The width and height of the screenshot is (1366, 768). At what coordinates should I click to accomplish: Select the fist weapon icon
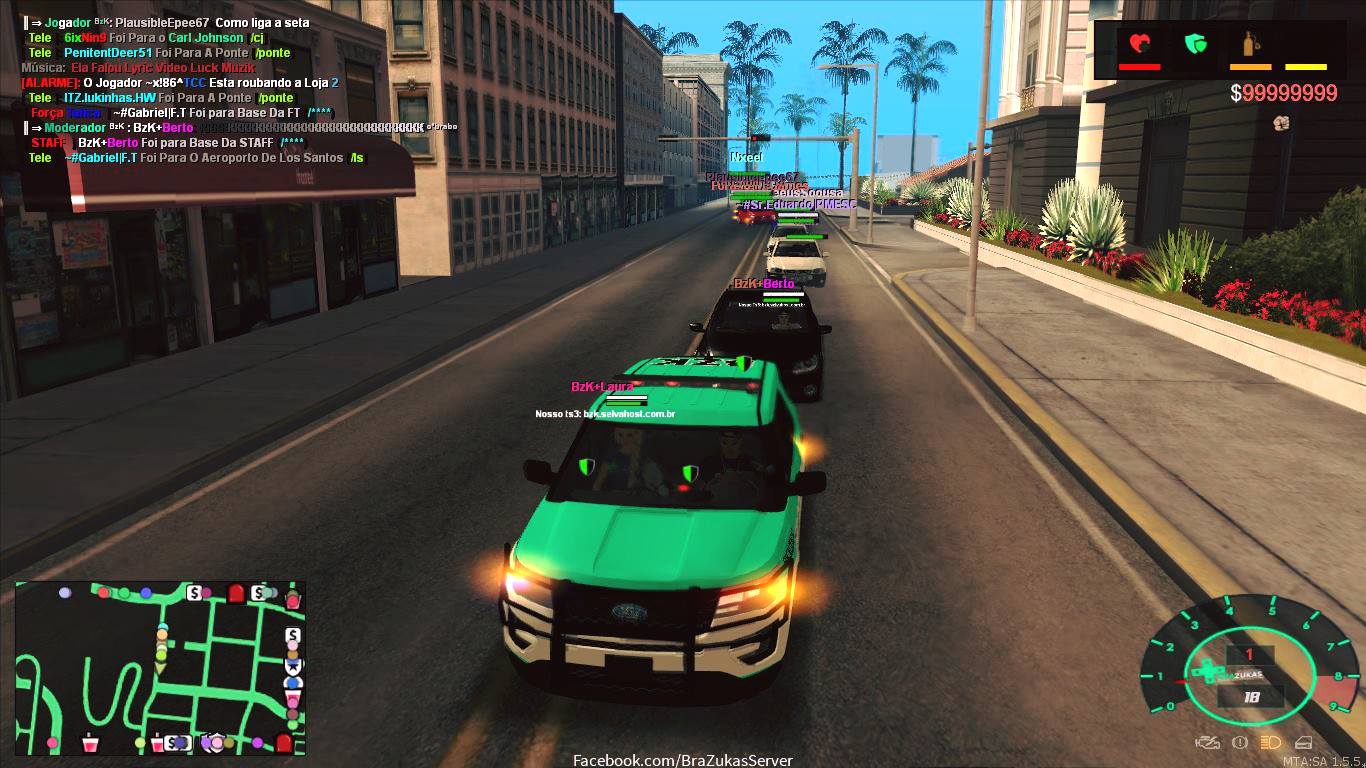click(x=1280, y=123)
